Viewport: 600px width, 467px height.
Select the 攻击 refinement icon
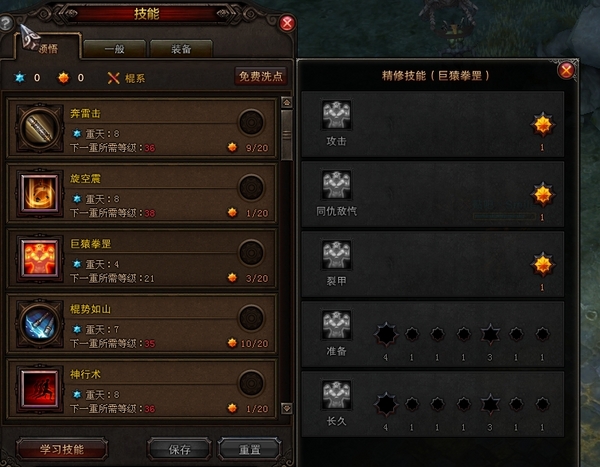[336, 116]
